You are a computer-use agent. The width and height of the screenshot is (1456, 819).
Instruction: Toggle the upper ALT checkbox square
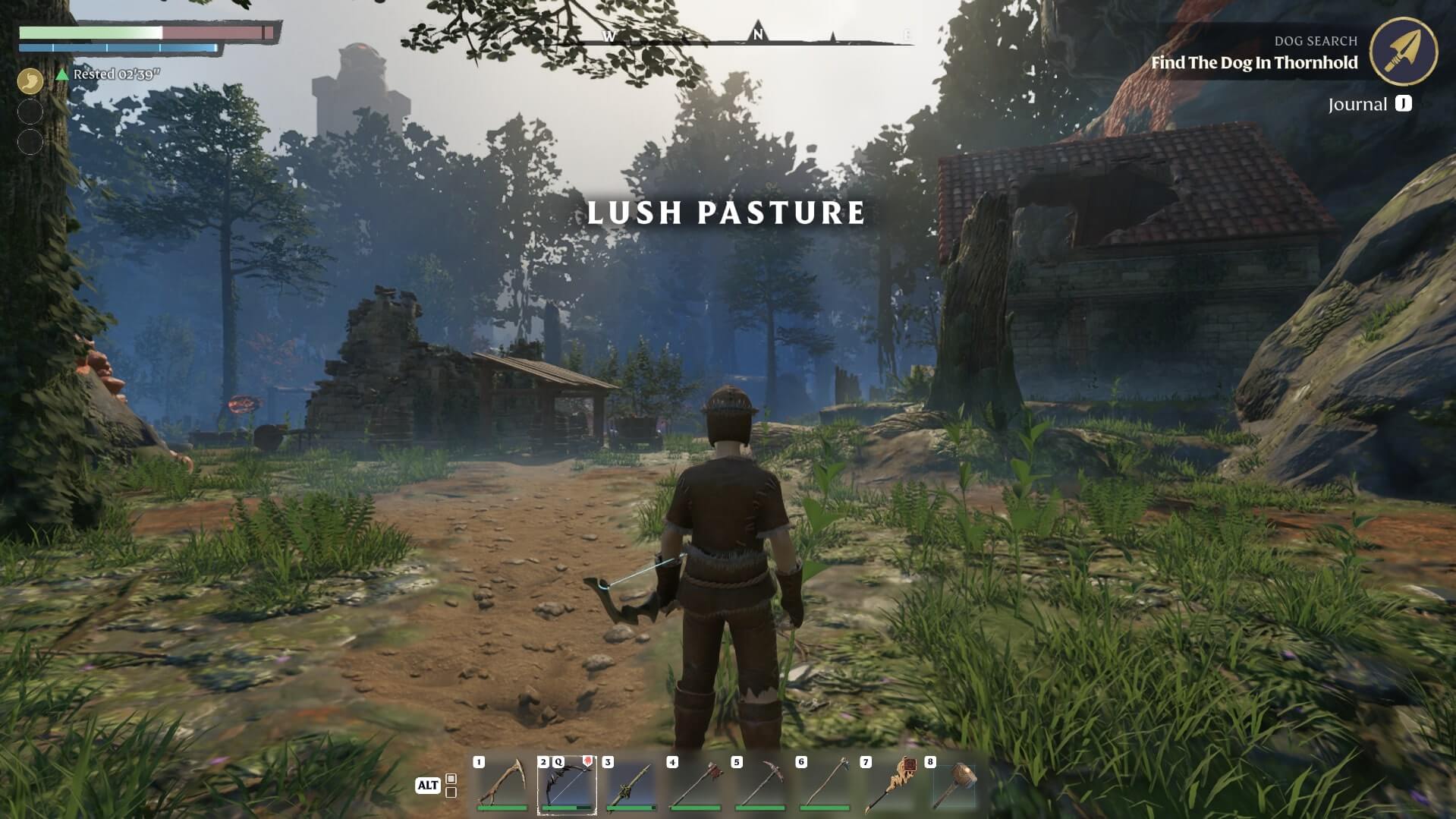click(451, 780)
